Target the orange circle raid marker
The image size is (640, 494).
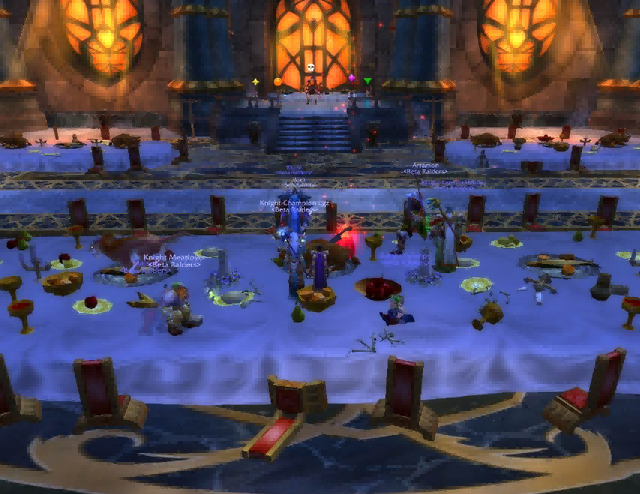click(x=277, y=81)
